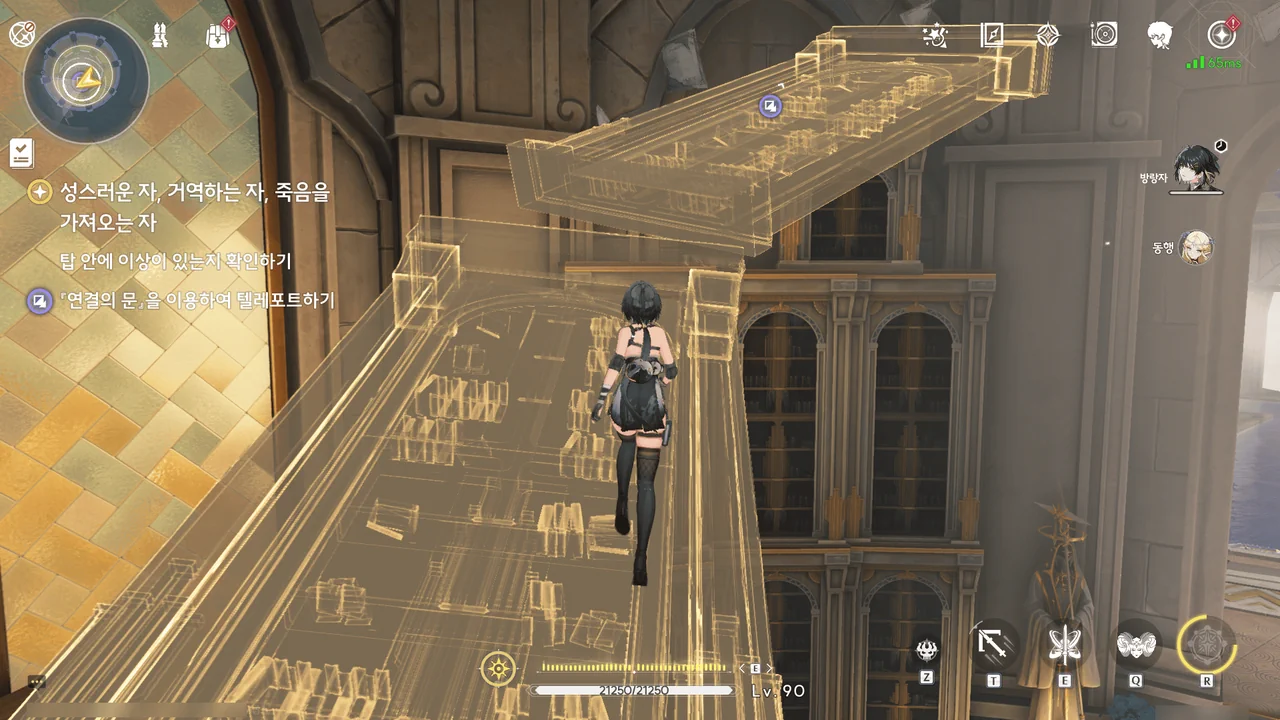1280x720 pixels.
Task: Open the circular minimap
Action: pyautogui.click(x=86, y=80)
